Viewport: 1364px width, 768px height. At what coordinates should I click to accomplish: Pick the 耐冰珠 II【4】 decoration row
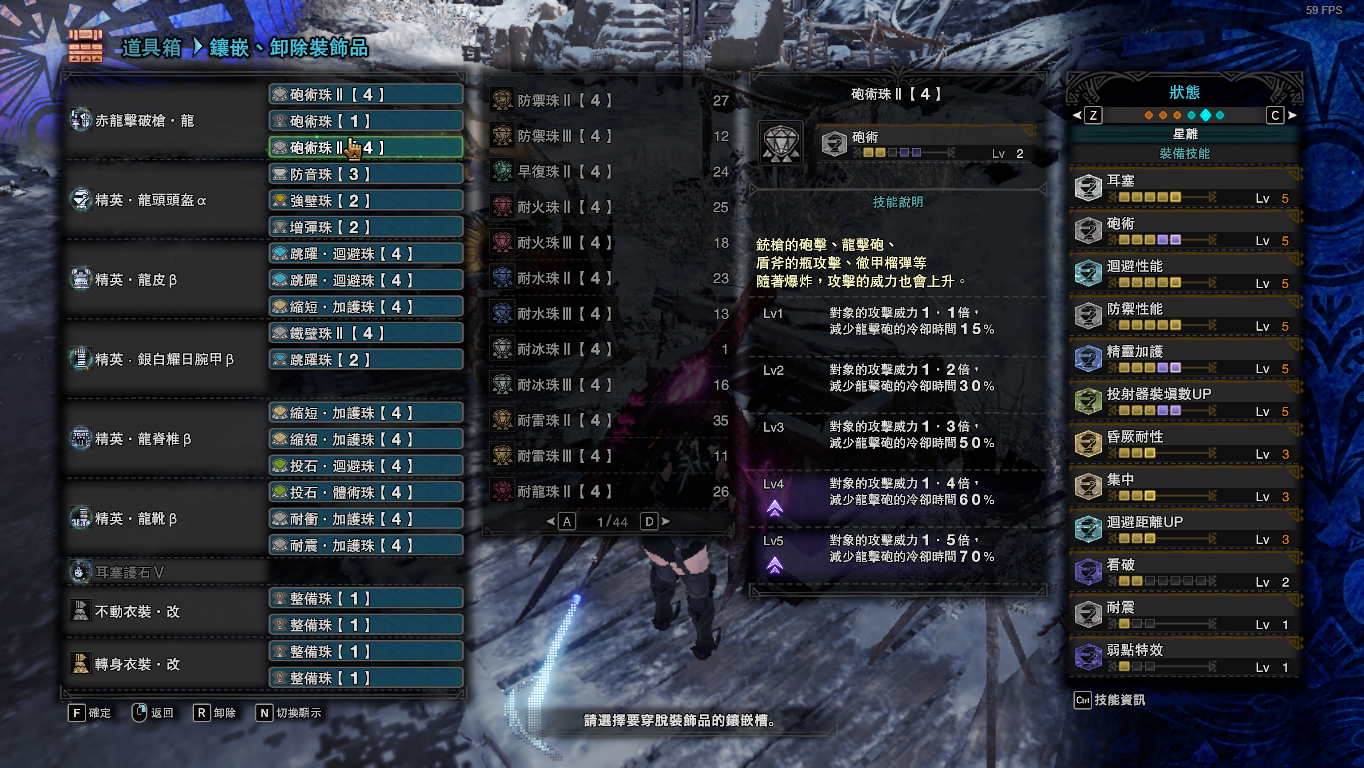(x=610, y=350)
